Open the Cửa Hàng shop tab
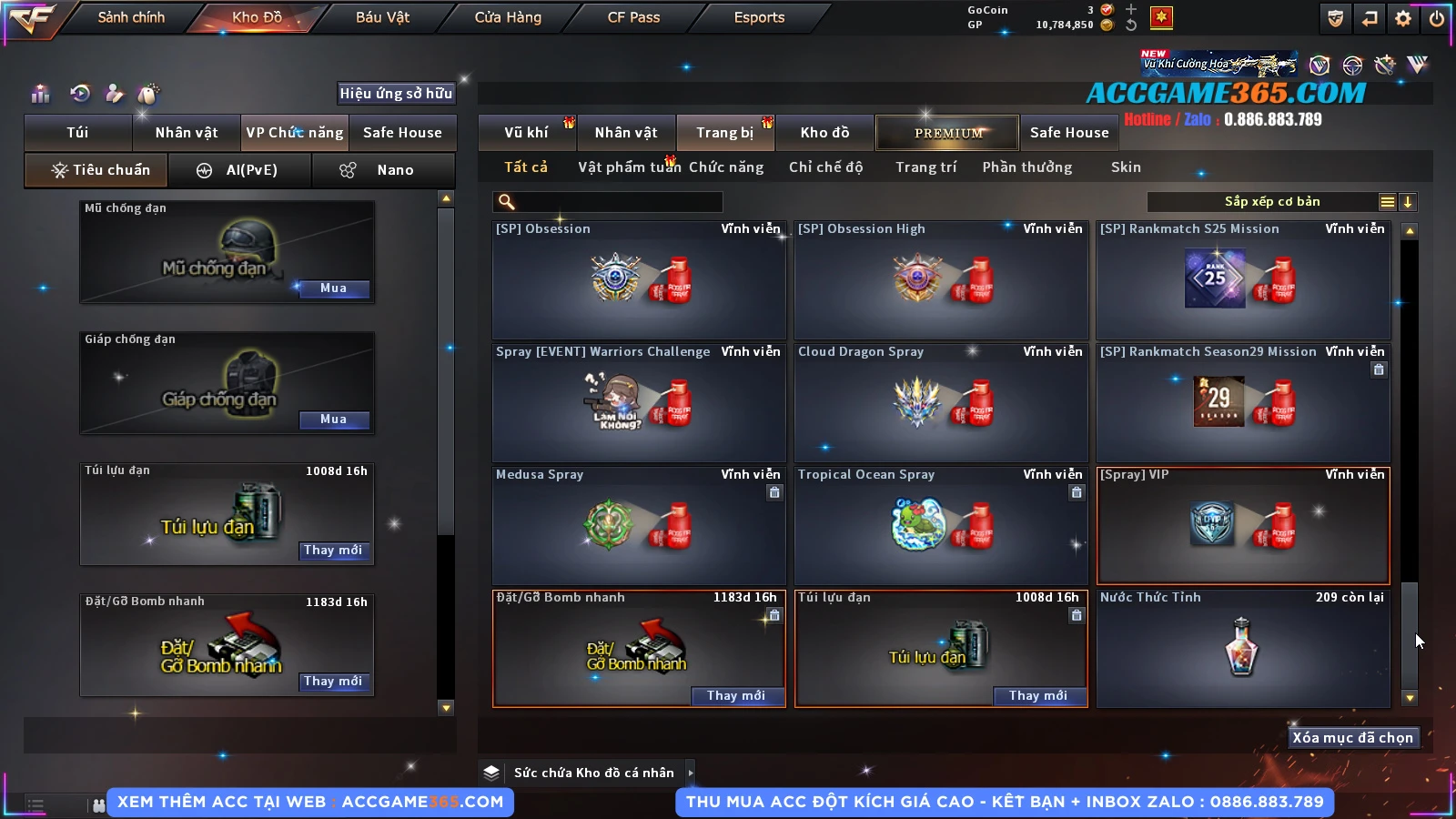 pos(508,17)
